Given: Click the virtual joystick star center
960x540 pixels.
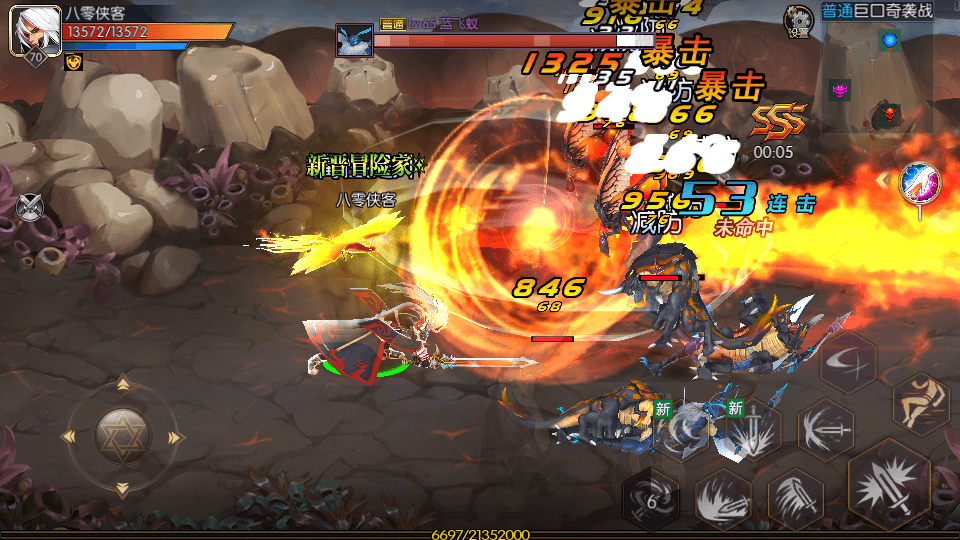Looking at the screenshot, I should [122, 435].
